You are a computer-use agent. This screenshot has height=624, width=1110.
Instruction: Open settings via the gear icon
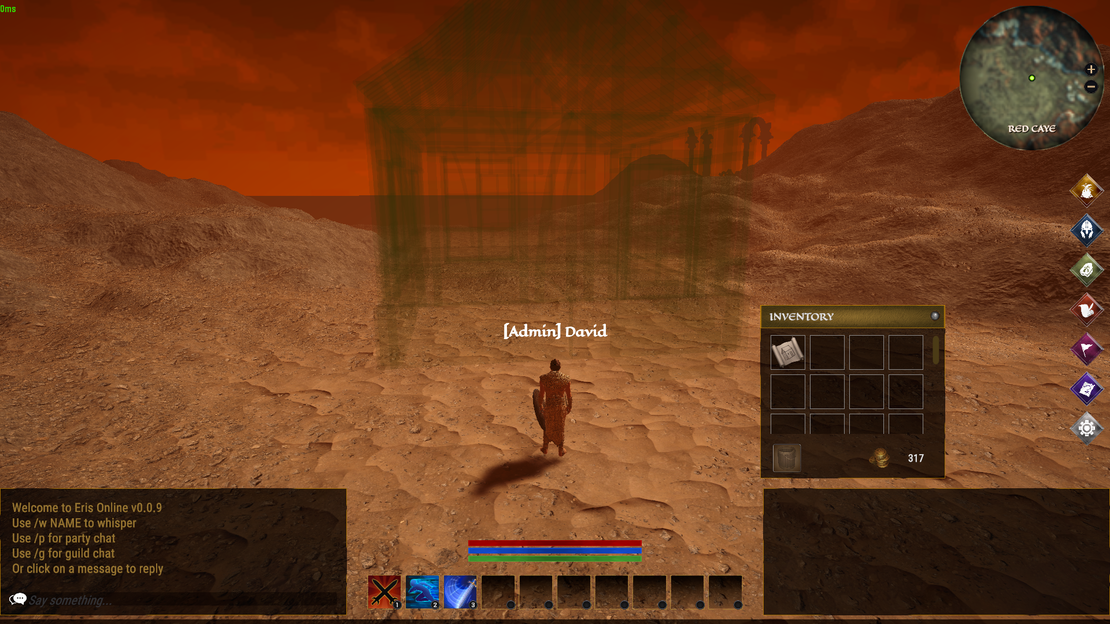(x=1086, y=428)
